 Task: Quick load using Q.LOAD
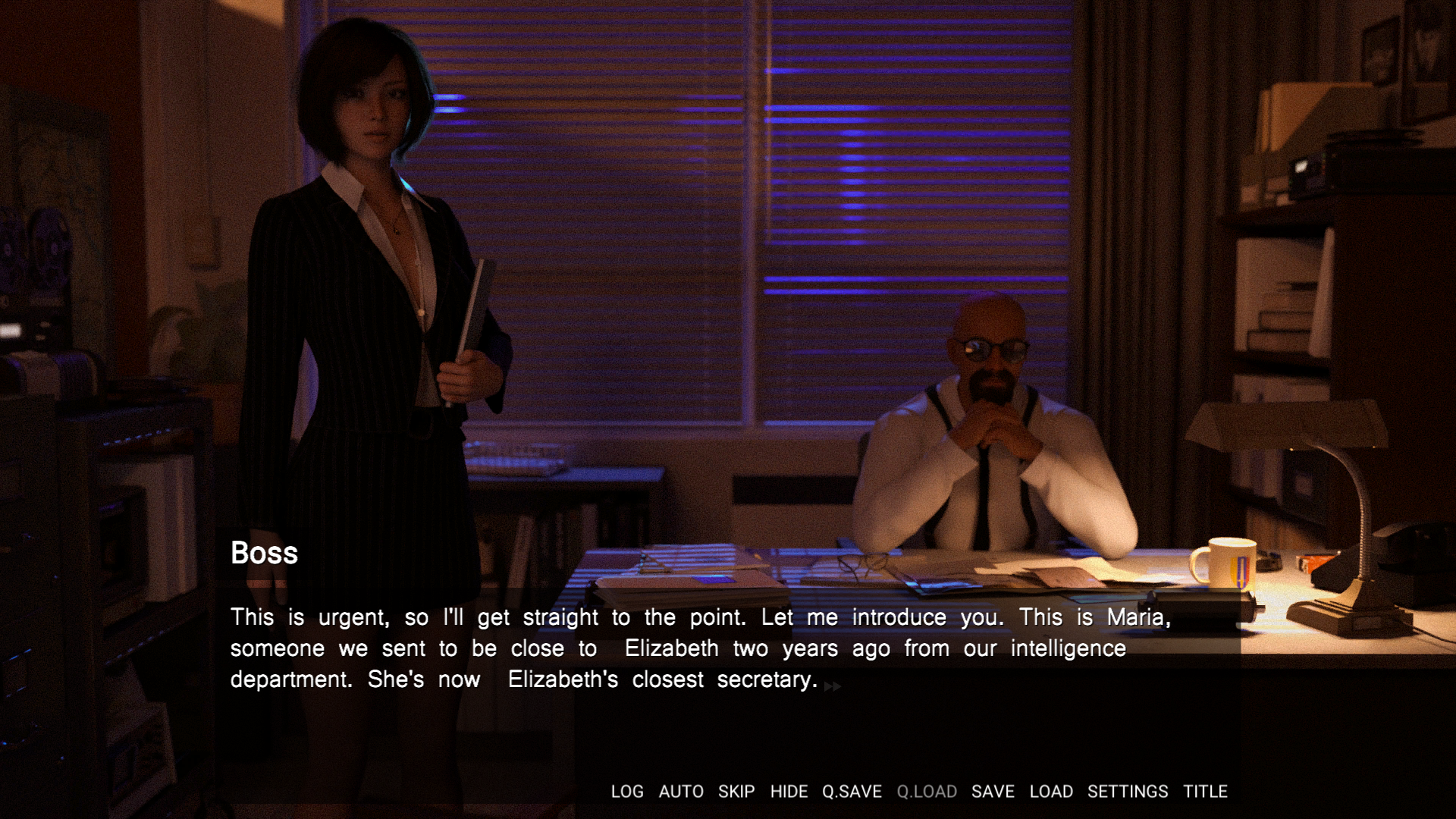click(x=927, y=792)
